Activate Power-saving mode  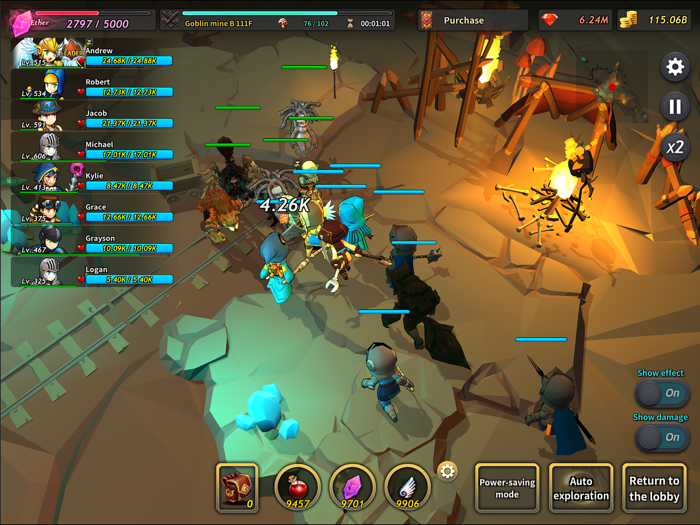click(507, 488)
